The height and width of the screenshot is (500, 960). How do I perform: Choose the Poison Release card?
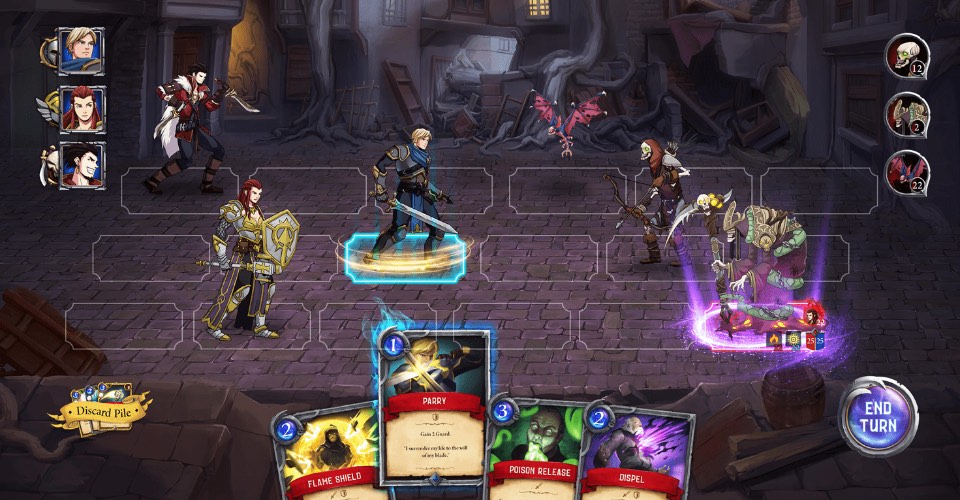point(533,455)
